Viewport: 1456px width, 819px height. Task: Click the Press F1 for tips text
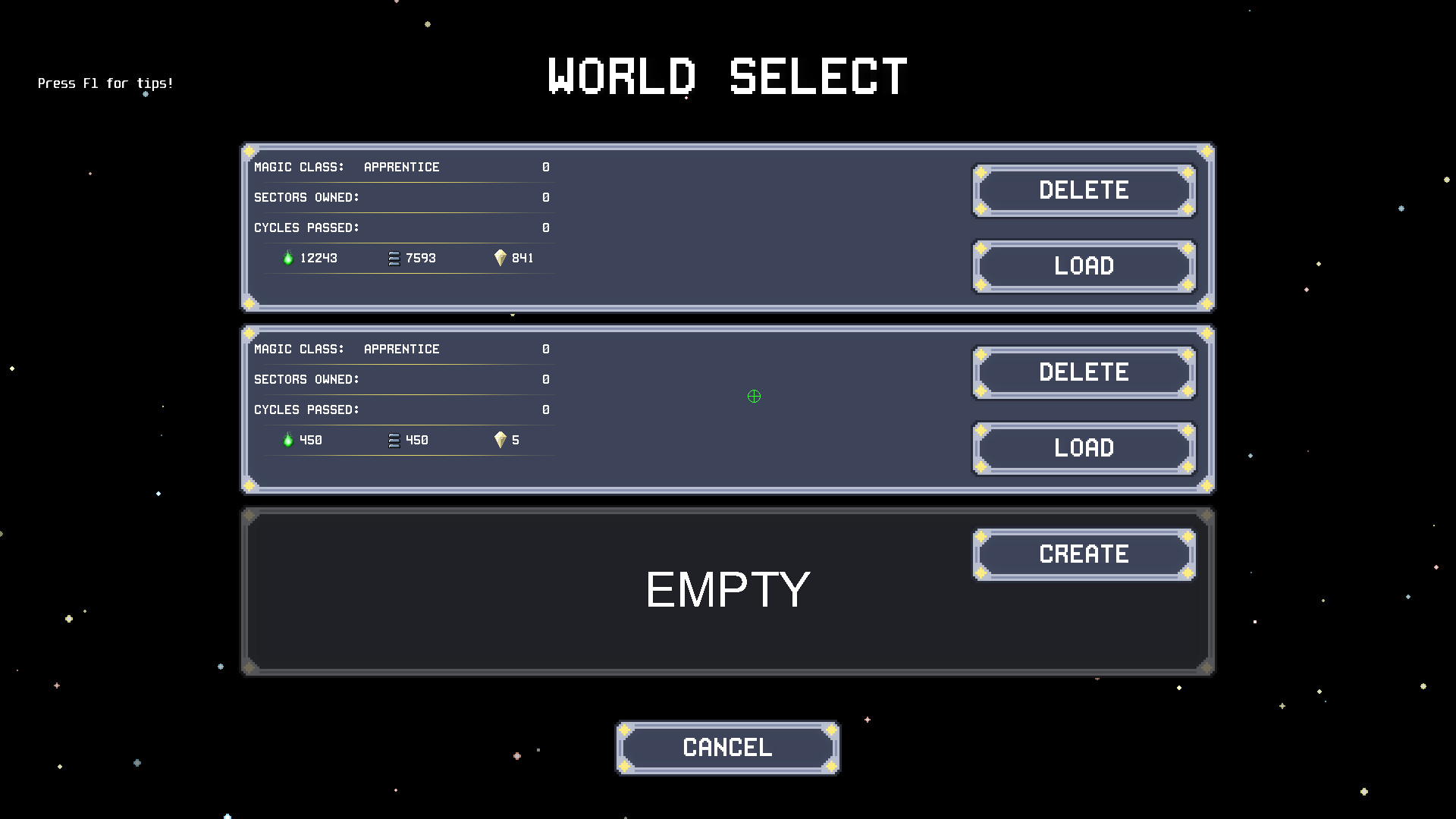(x=105, y=83)
